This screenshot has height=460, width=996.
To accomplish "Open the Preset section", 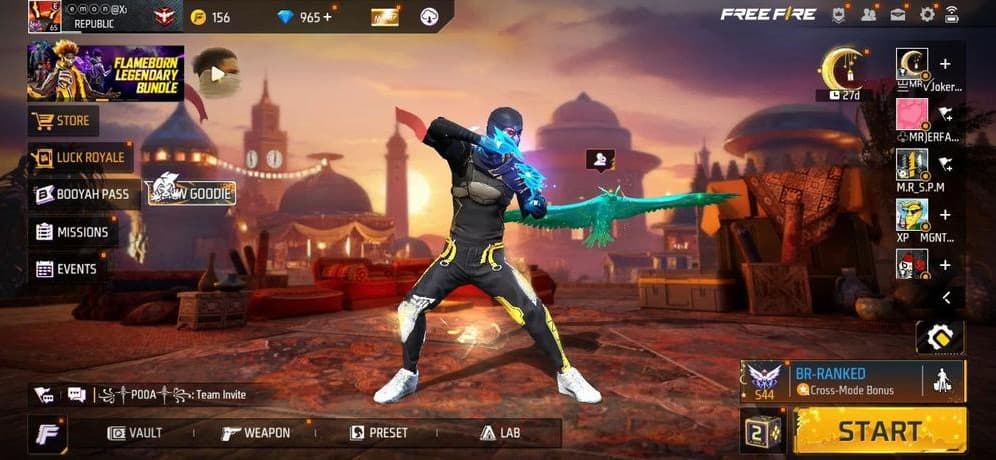I will coord(379,433).
